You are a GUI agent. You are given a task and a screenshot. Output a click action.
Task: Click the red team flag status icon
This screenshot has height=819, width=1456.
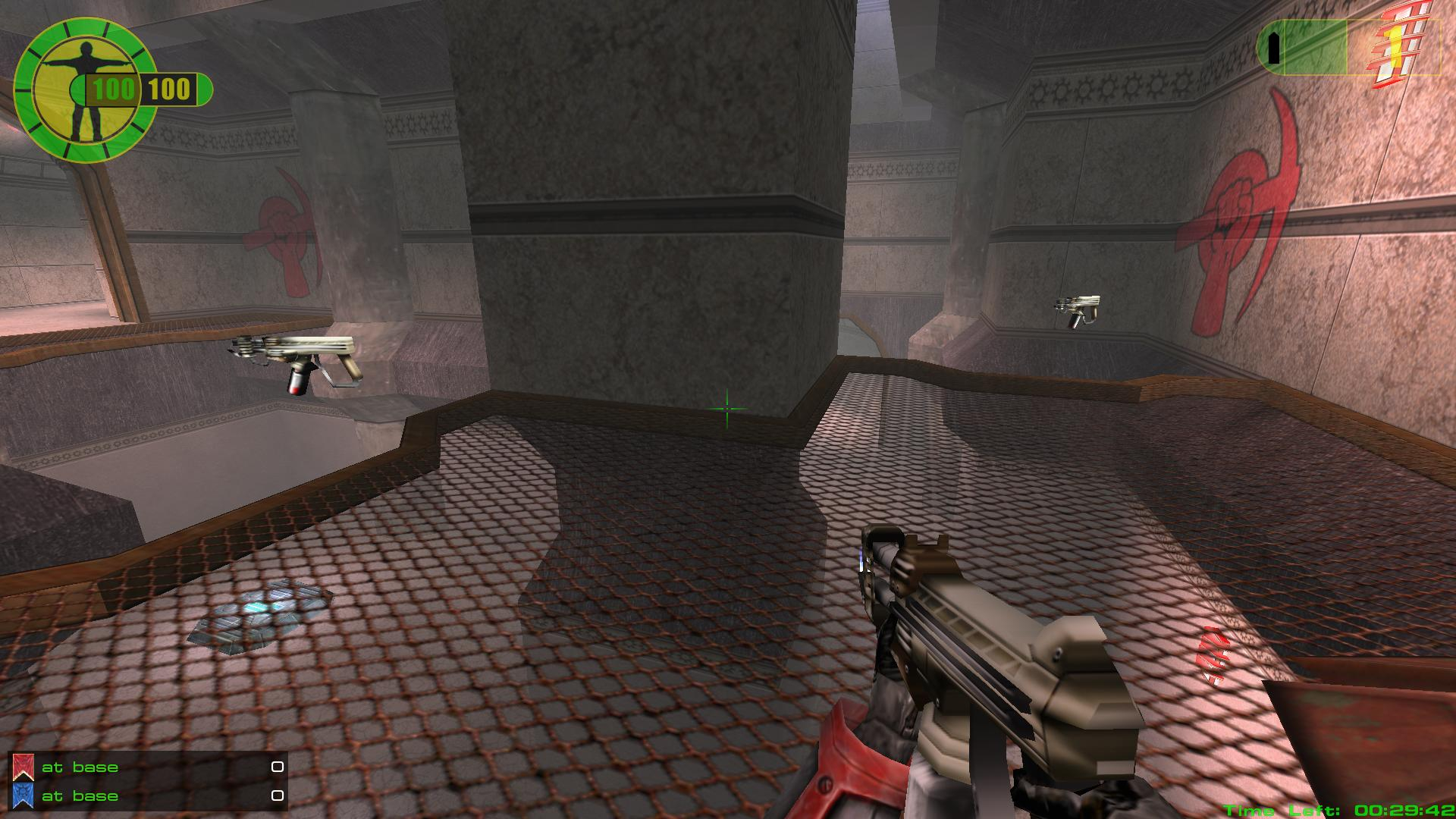click(x=23, y=767)
